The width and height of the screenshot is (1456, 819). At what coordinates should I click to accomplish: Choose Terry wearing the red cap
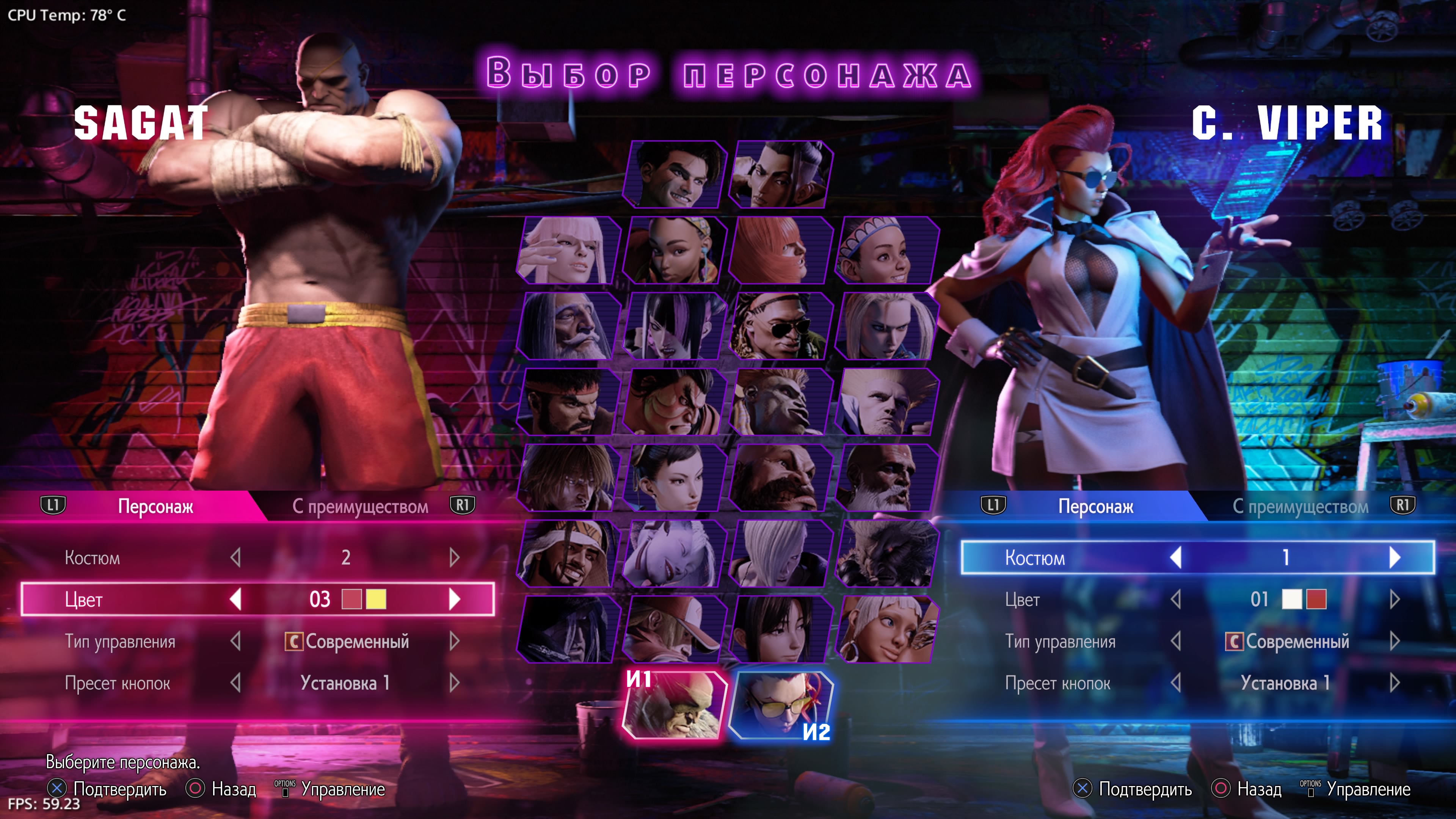[x=674, y=629]
